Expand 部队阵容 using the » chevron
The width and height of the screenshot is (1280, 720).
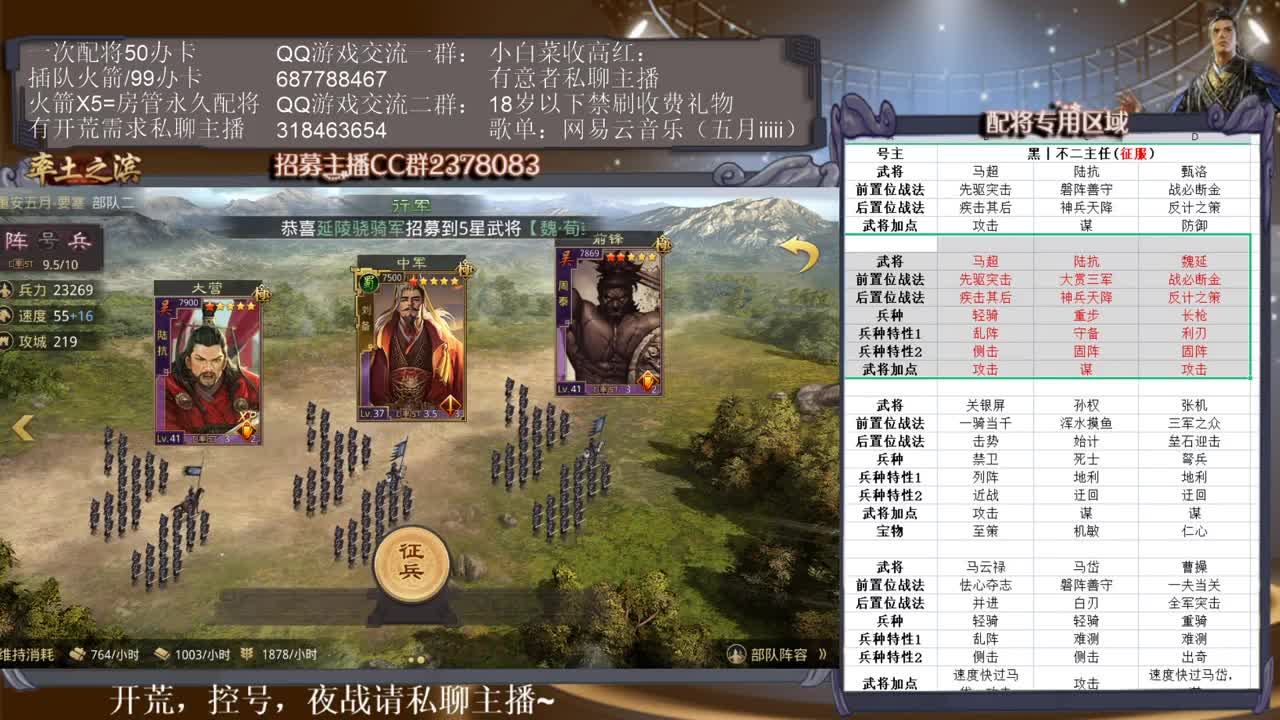tap(823, 653)
